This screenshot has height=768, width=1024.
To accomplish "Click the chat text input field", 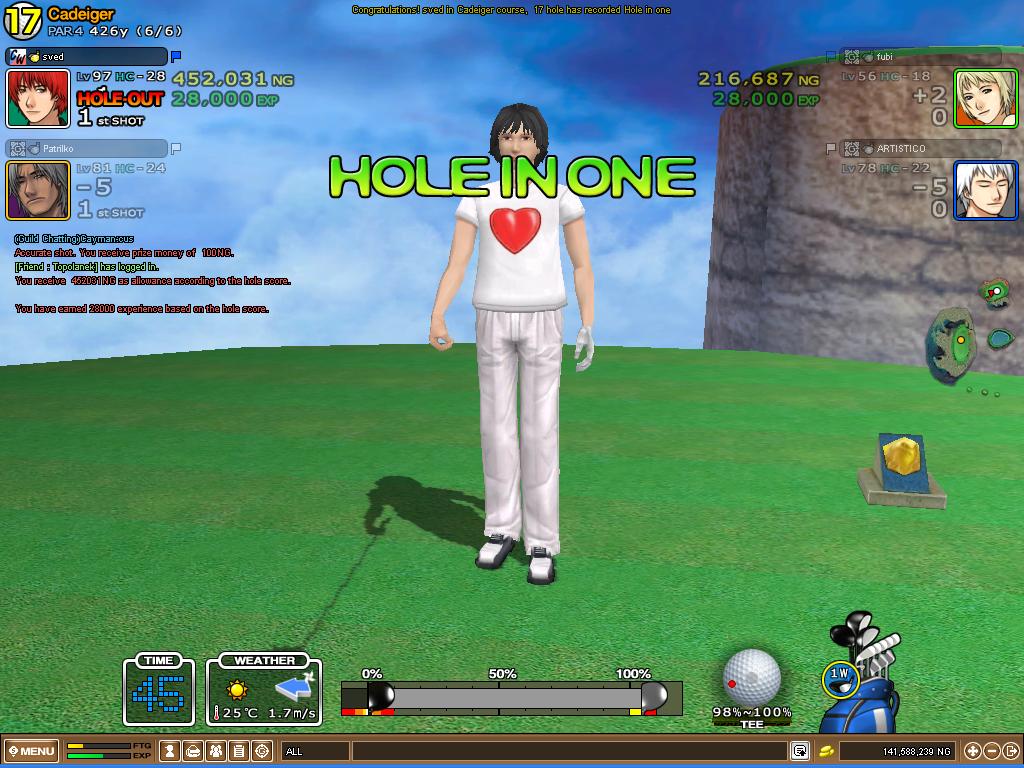I will click(x=570, y=751).
